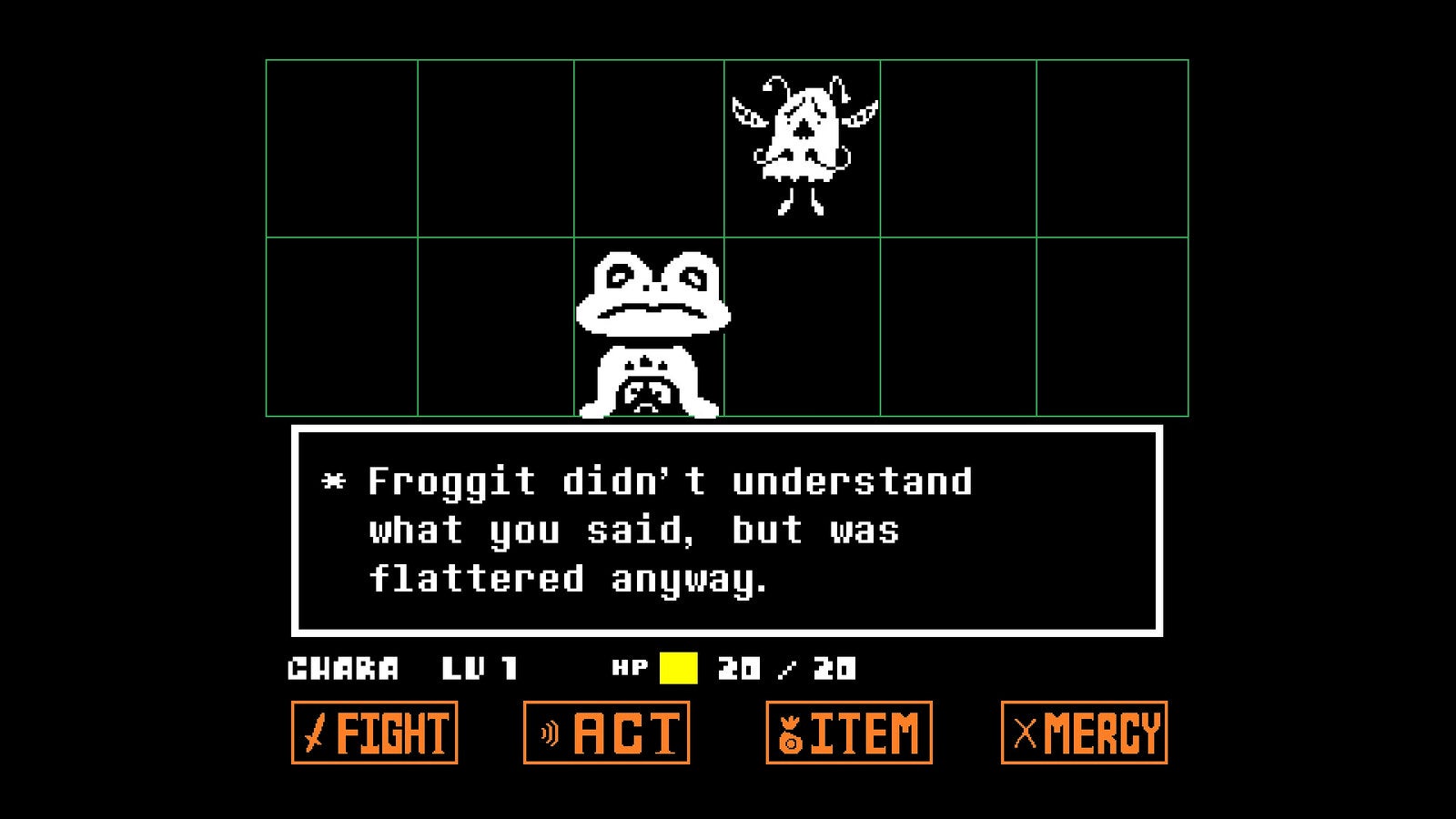Screen dimensions: 1456x819
Task: Click the yellow HP bar
Action: pos(680,665)
